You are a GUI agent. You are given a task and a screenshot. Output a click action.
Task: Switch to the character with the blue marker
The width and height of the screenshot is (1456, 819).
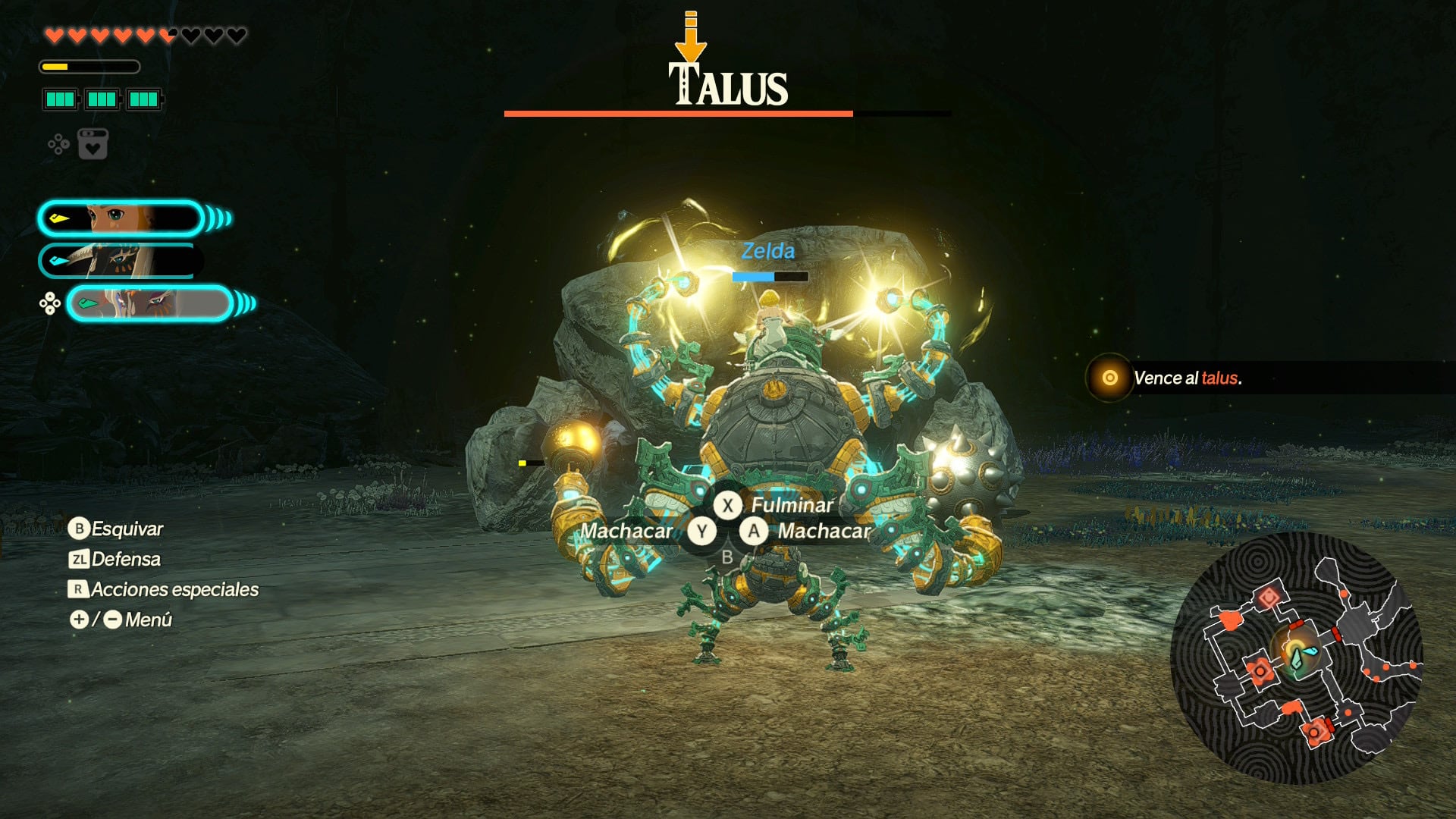pos(120,261)
